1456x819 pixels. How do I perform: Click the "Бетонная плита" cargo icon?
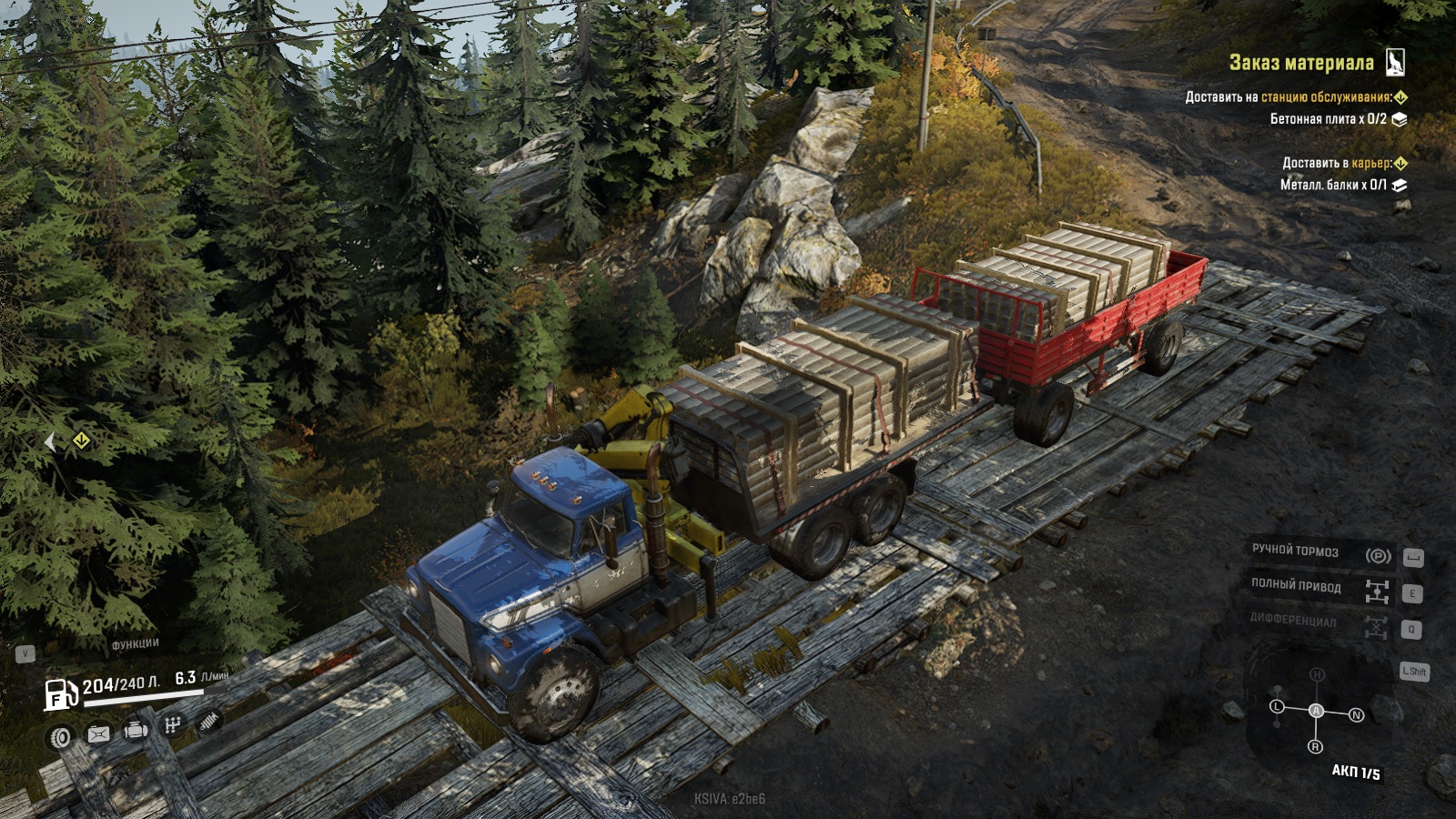point(1400,119)
